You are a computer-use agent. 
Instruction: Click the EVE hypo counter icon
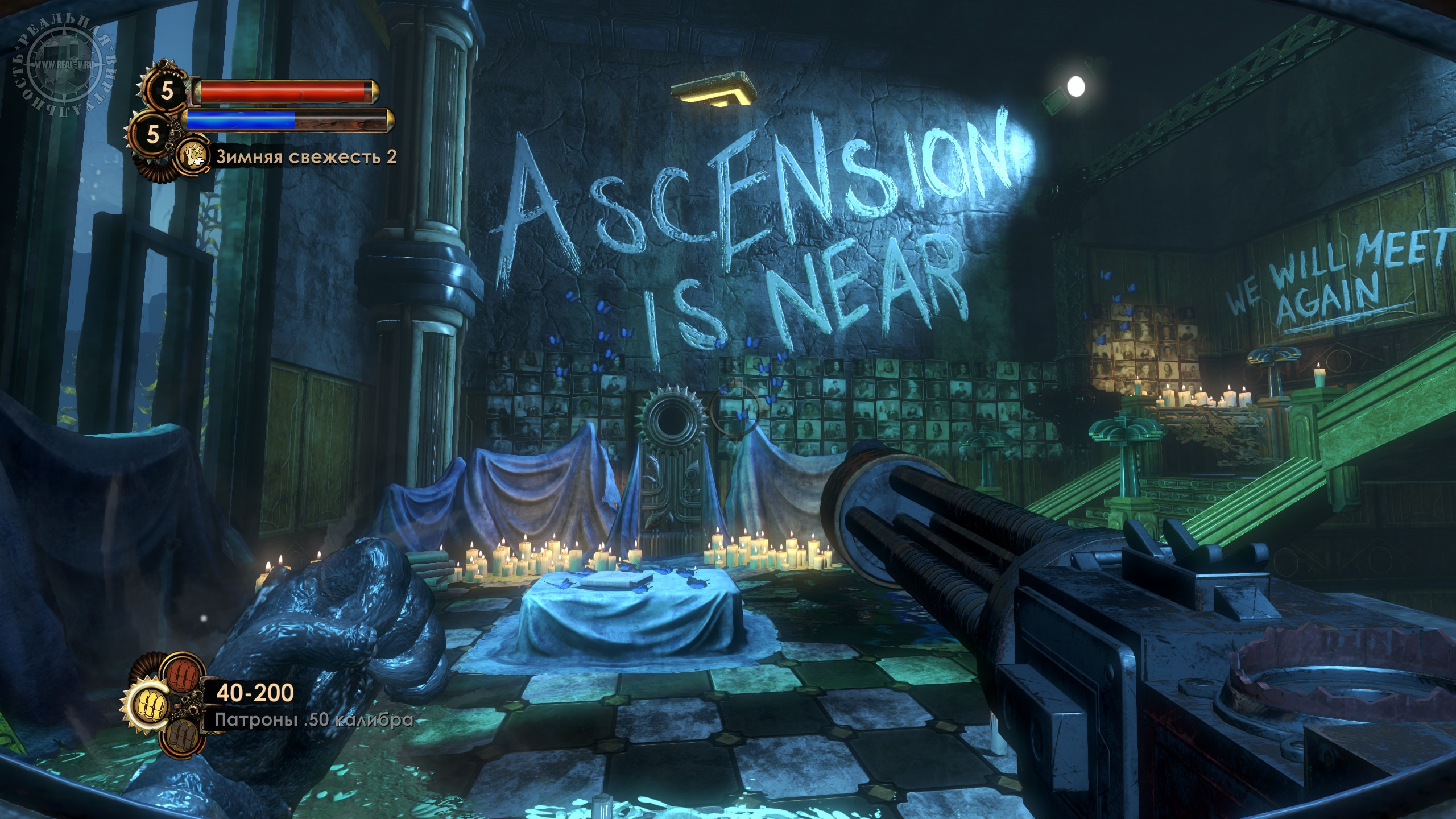(x=153, y=134)
